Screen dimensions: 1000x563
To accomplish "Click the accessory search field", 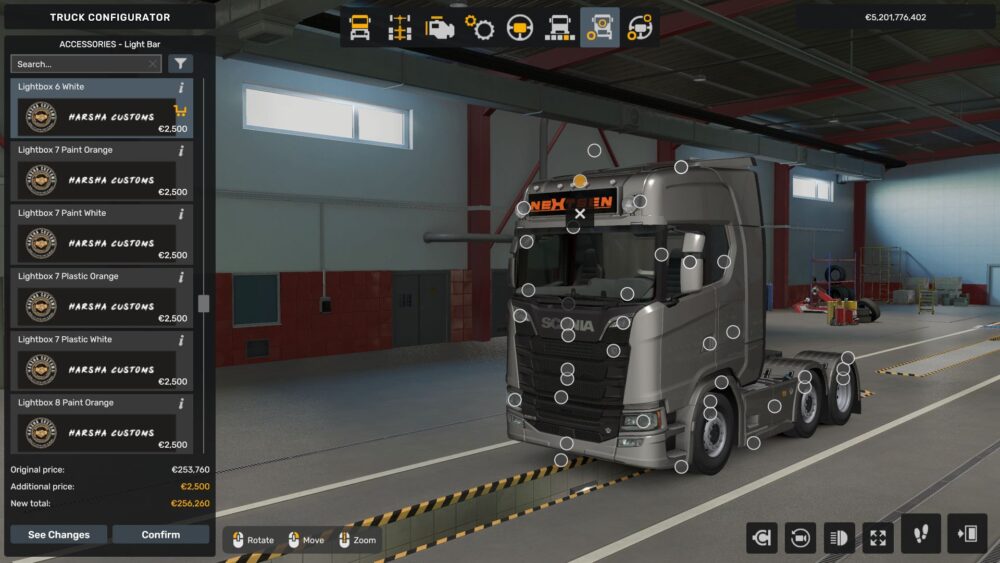I will [x=80, y=64].
